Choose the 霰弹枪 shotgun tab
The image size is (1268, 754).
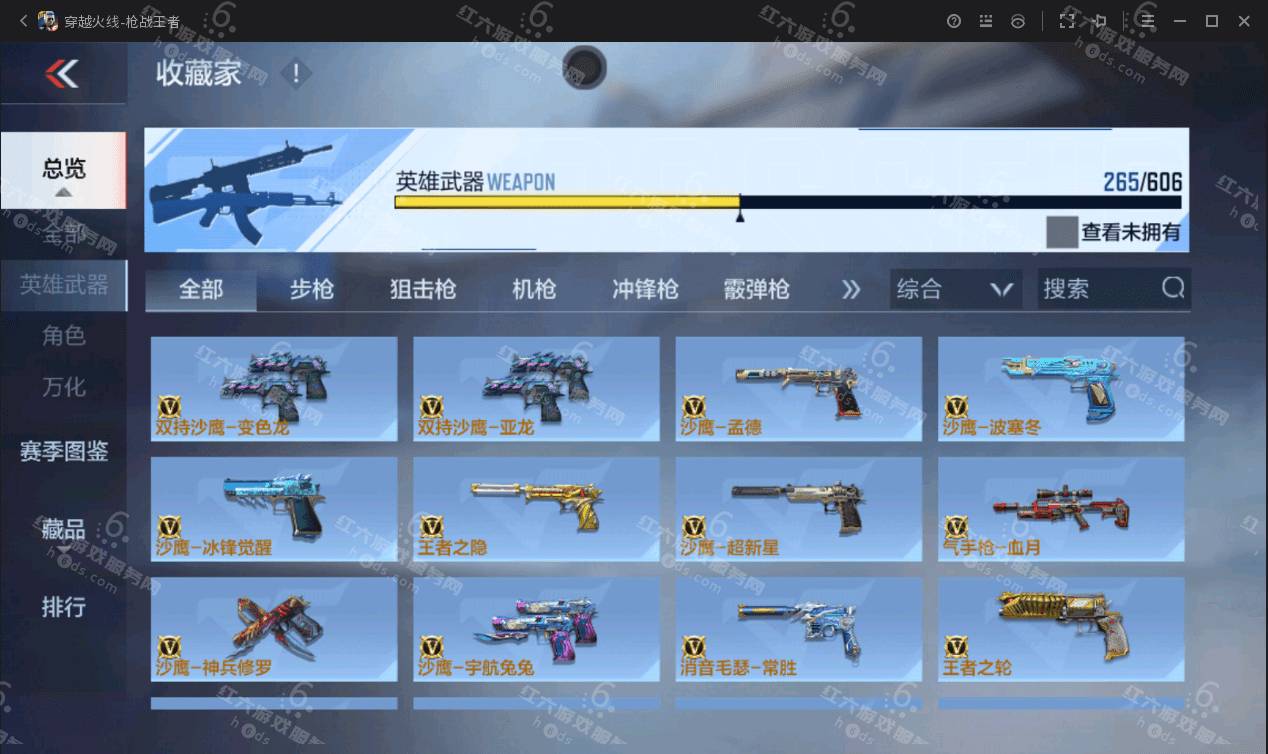click(756, 290)
